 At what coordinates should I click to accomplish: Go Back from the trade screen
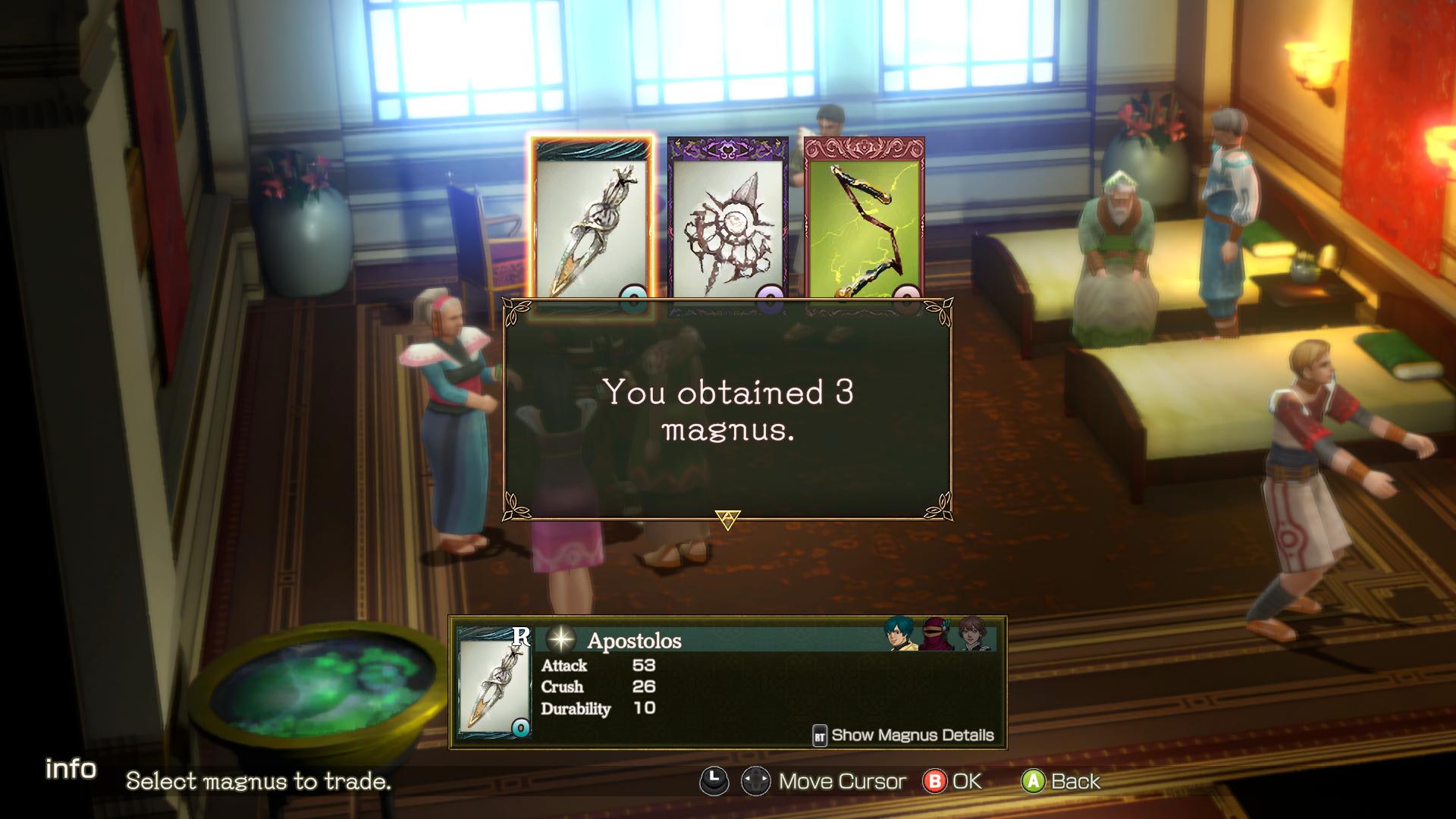1062,781
